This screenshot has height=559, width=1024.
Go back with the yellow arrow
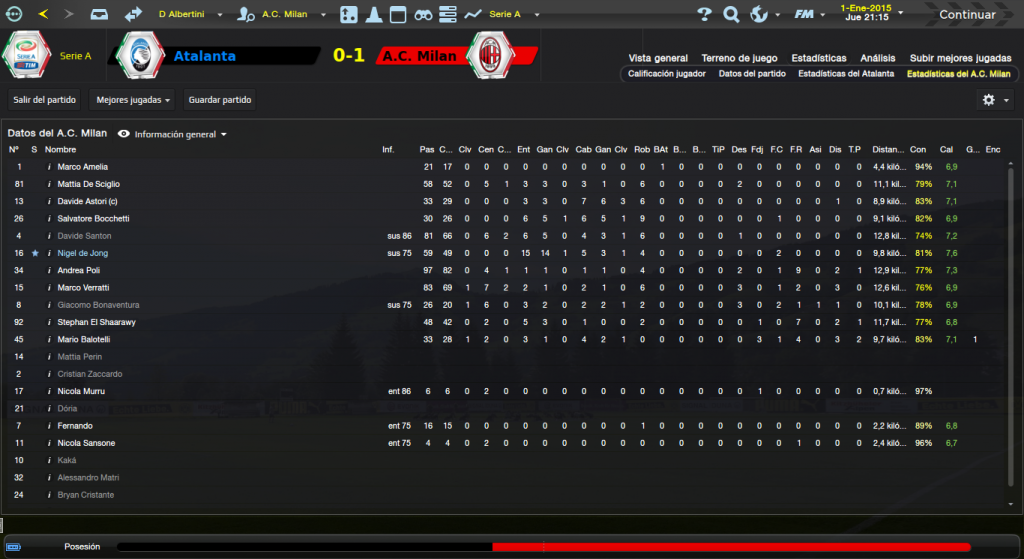(42, 15)
